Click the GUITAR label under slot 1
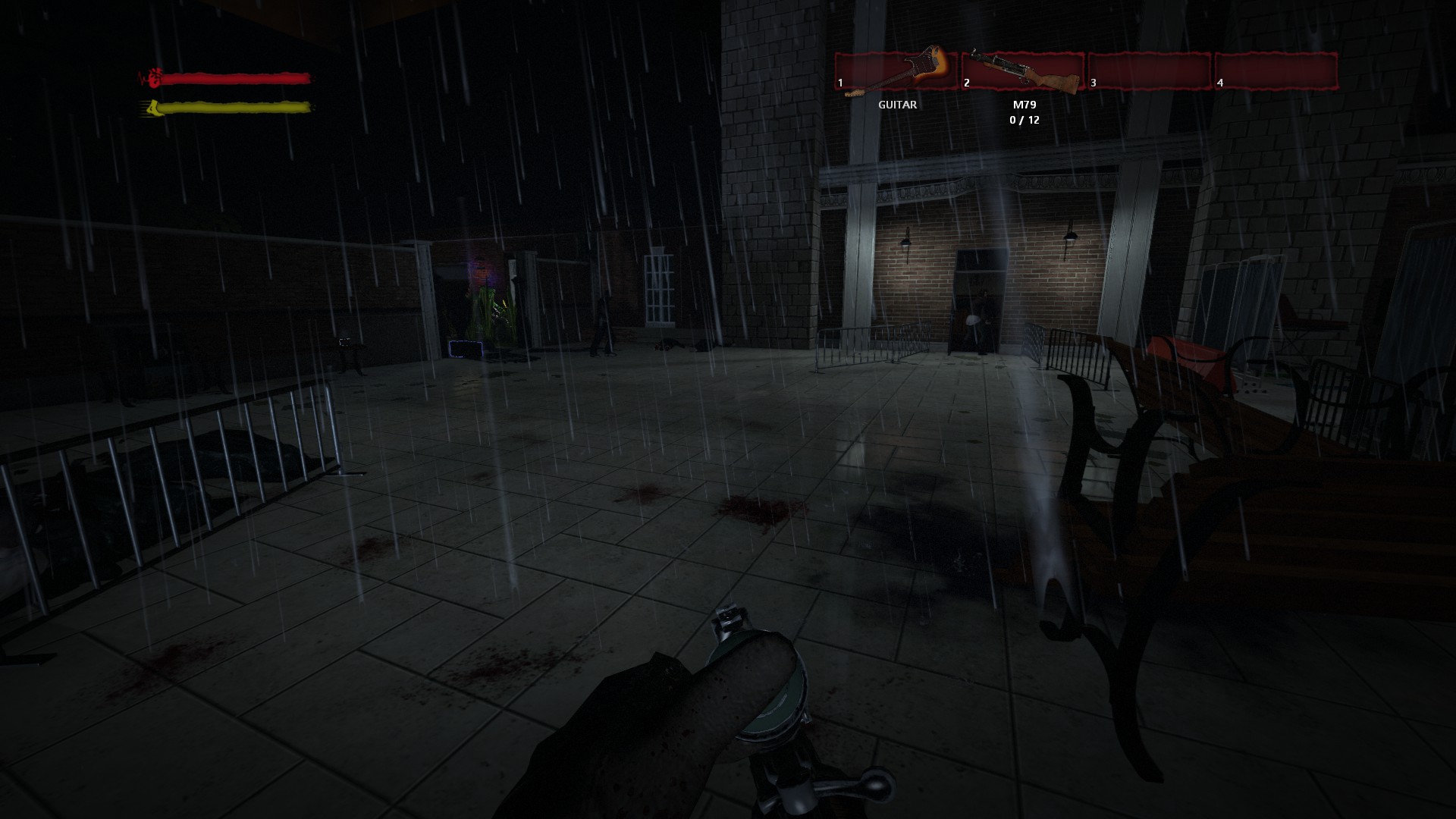 897,105
